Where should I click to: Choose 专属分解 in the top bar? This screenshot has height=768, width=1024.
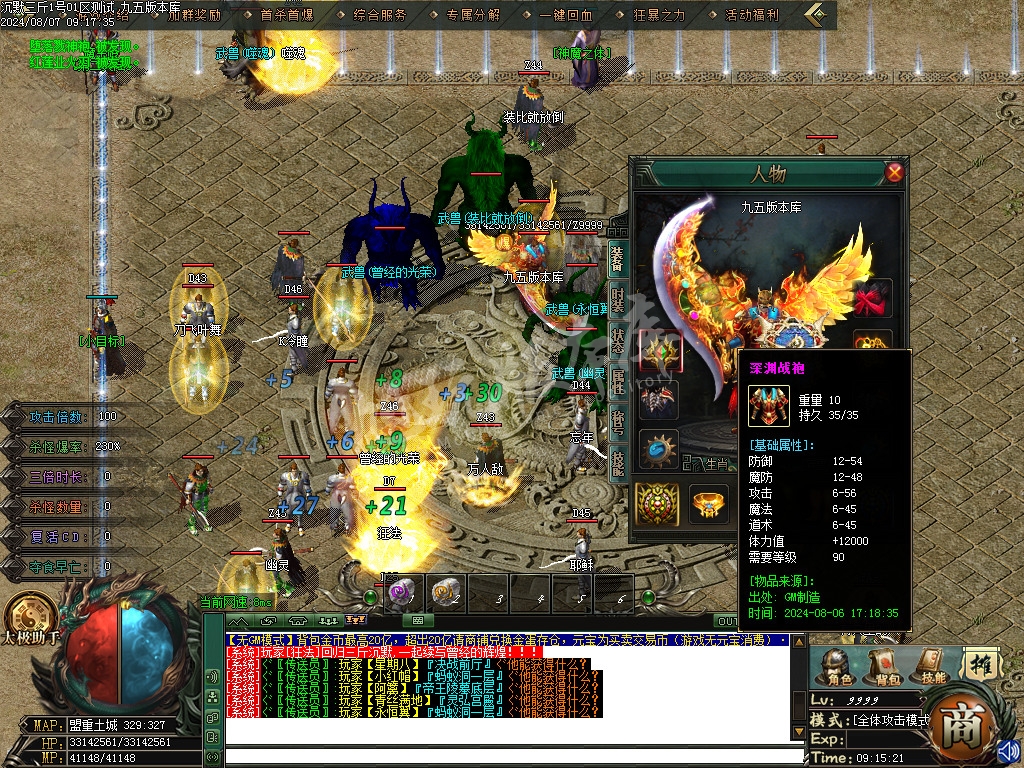coord(473,15)
